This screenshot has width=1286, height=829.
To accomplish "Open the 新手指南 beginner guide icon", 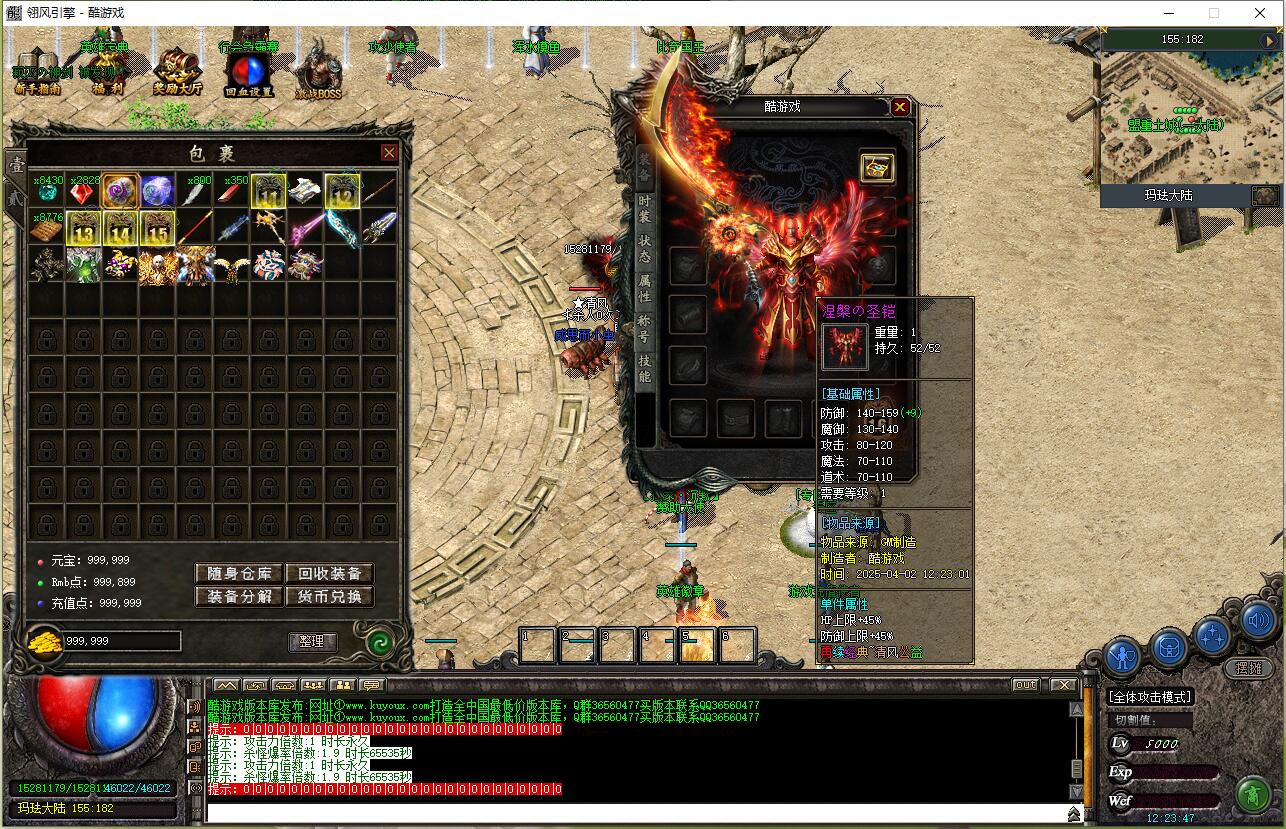I will (38, 72).
